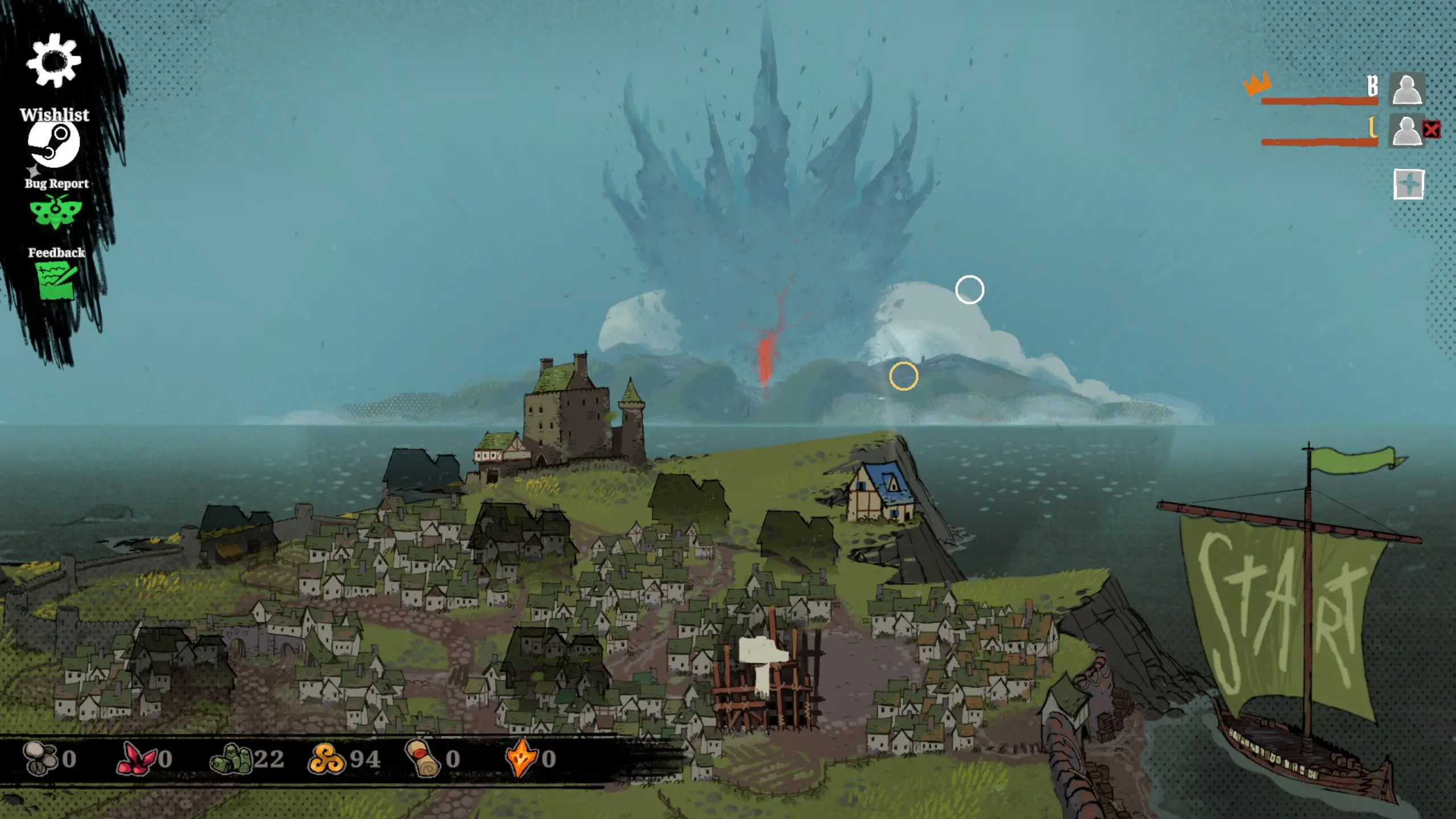Remove the second player with red X
The image size is (1456, 819).
point(1432,130)
